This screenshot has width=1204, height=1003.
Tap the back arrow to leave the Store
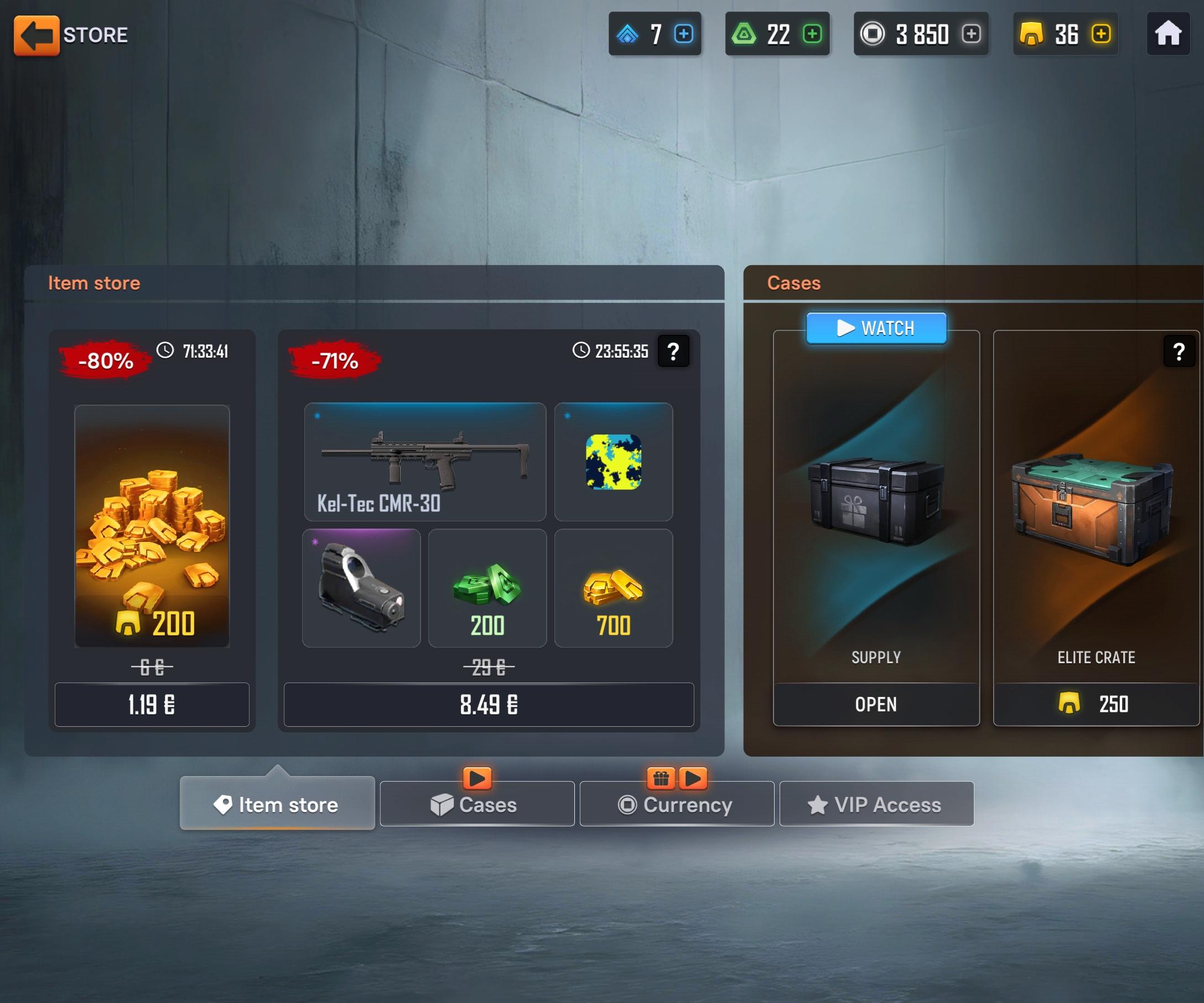[37, 34]
